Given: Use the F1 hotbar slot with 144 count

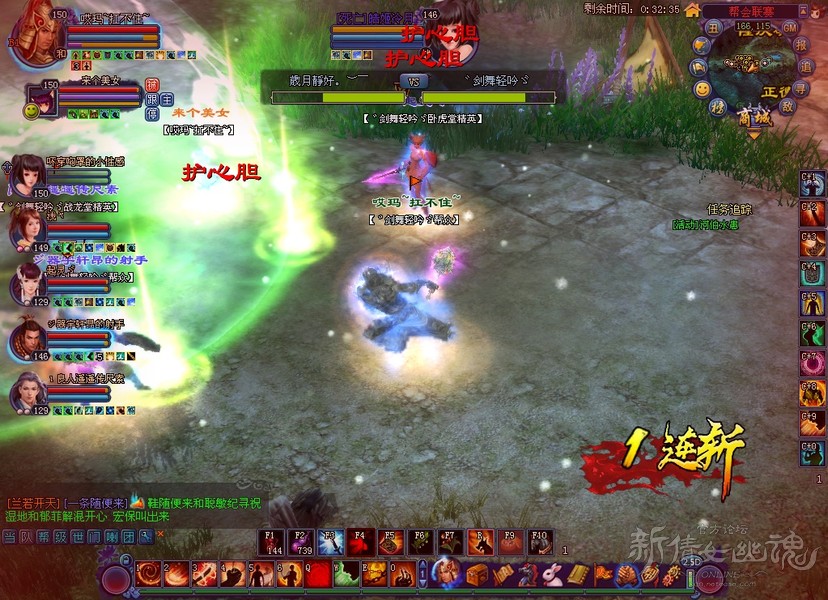Looking at the screenshot, I should (x=271, y=541).
